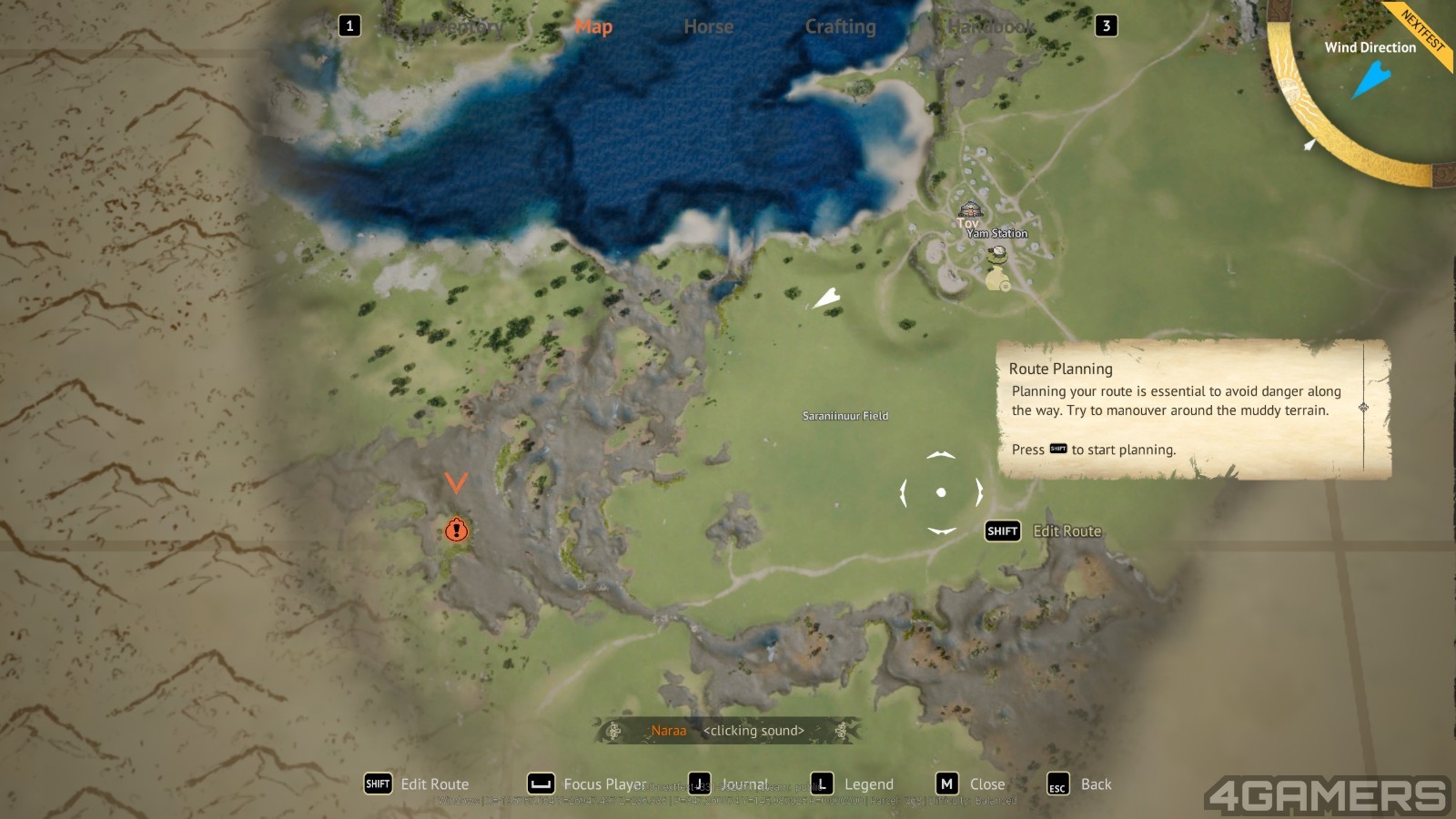1456x819 pixels.
Task: Go to the Crafting tab
Action: [840, 27]
